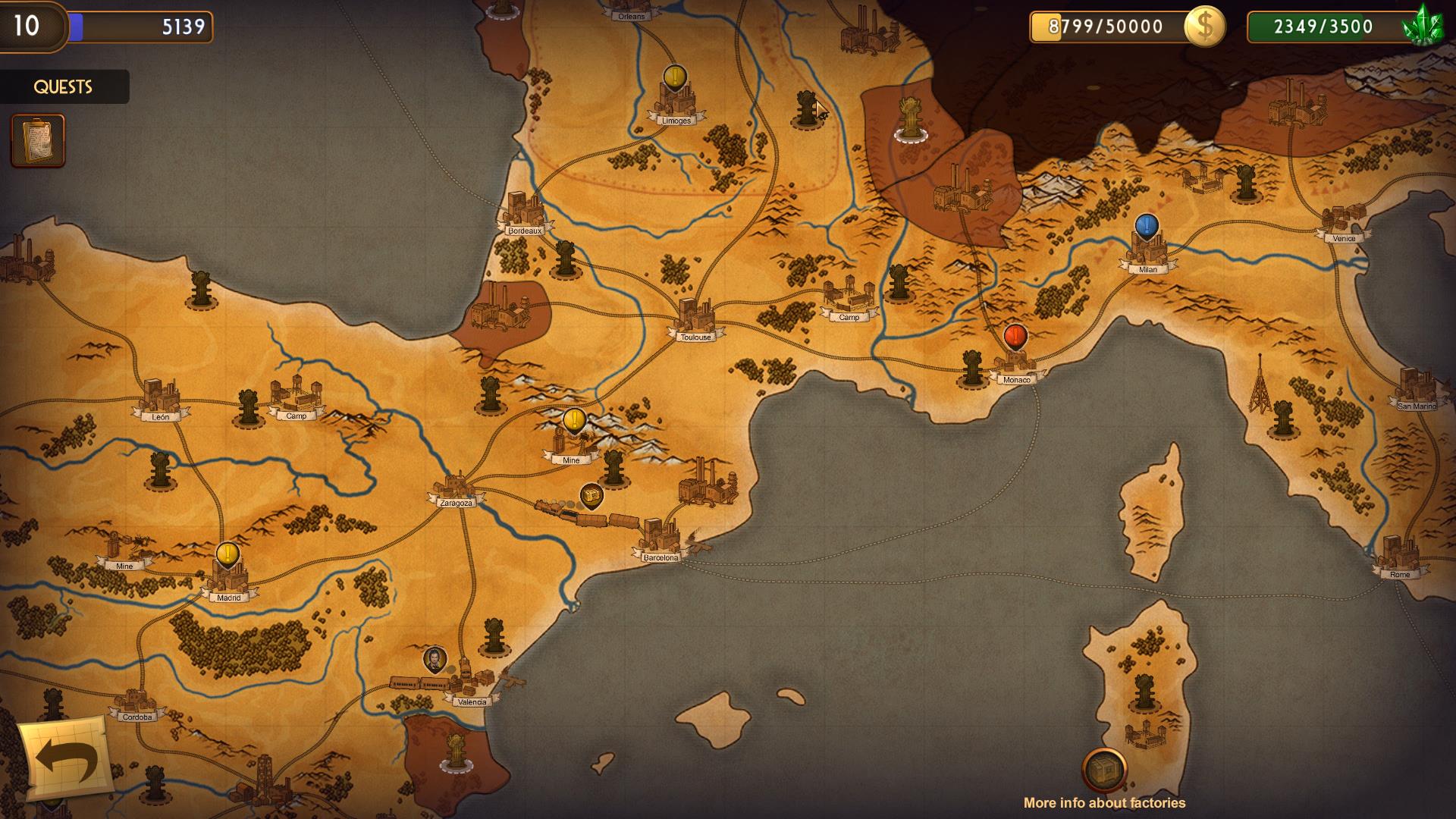This screenshot has height=819, width=1456.
Task: Click the cargo crate marker above the train
Action: coord(591,496)
